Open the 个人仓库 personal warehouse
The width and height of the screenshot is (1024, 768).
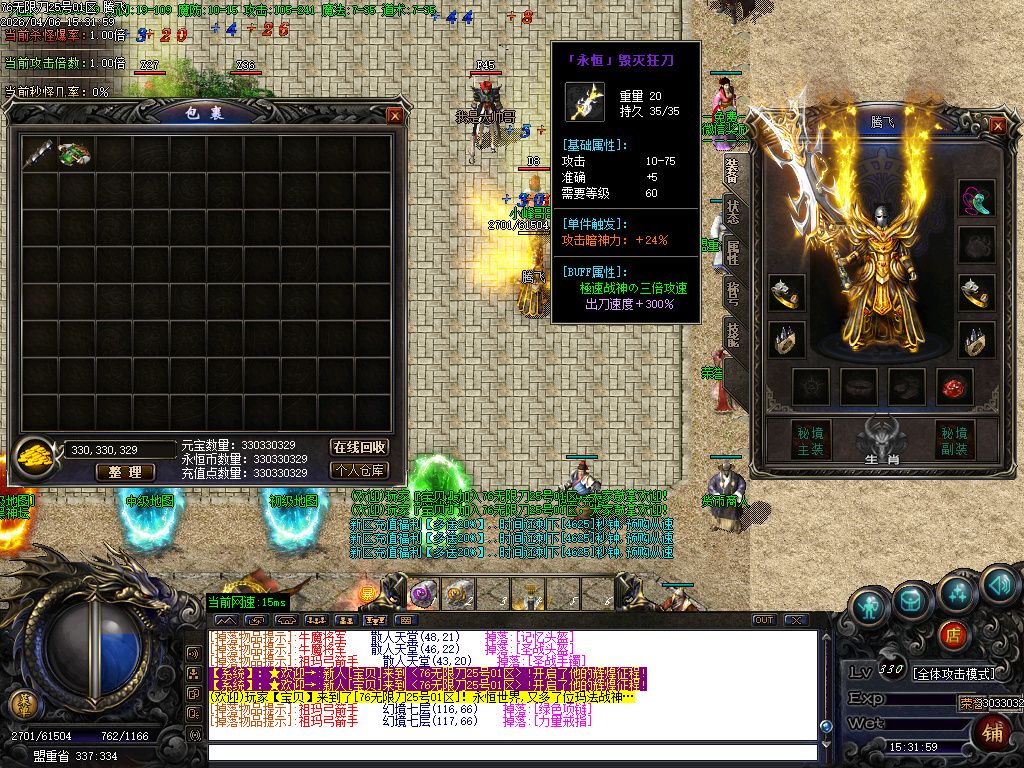click(x=359, y=470)
